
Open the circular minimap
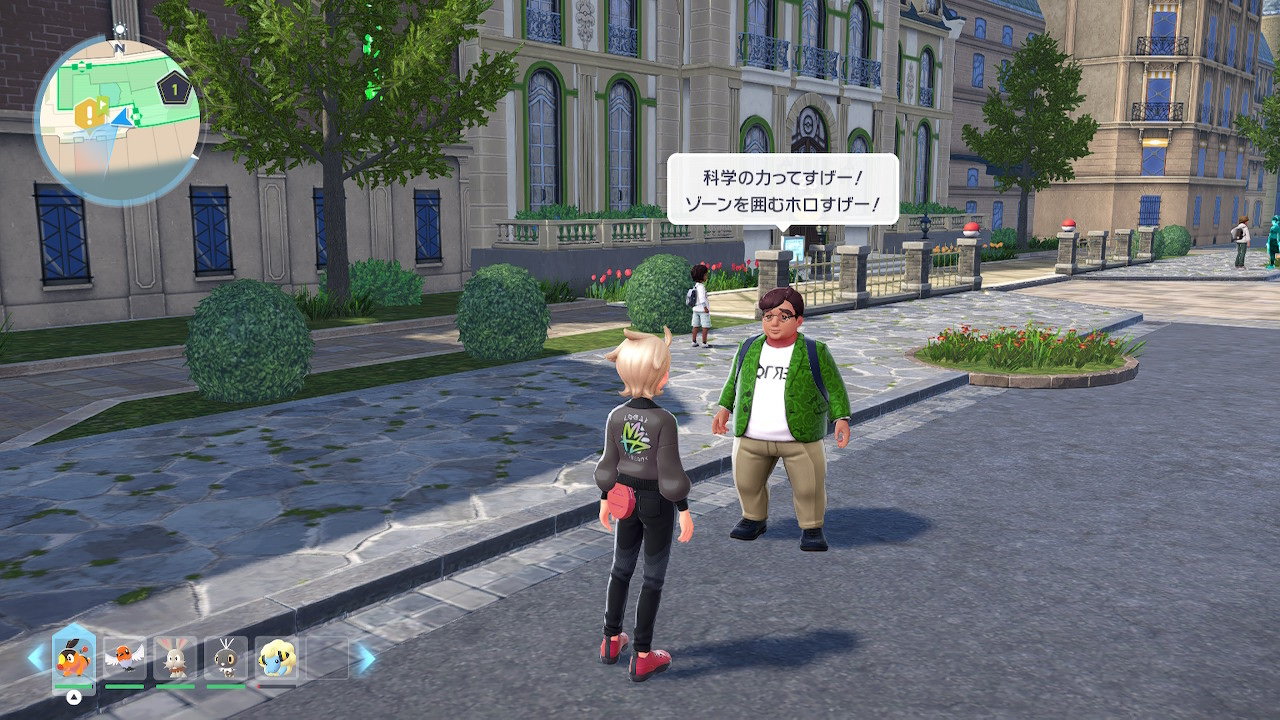point(118,120)
